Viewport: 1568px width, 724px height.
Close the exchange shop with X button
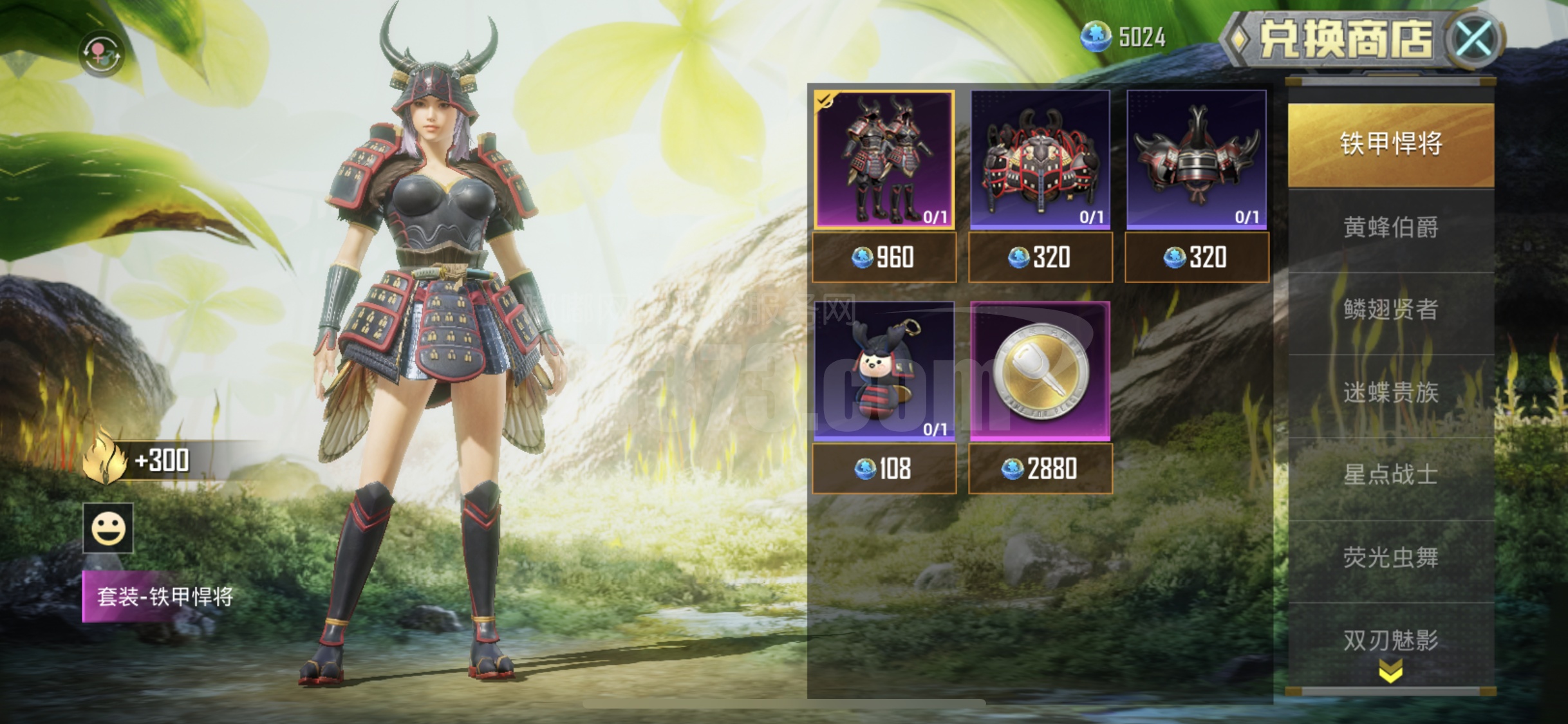(1474, 40)
